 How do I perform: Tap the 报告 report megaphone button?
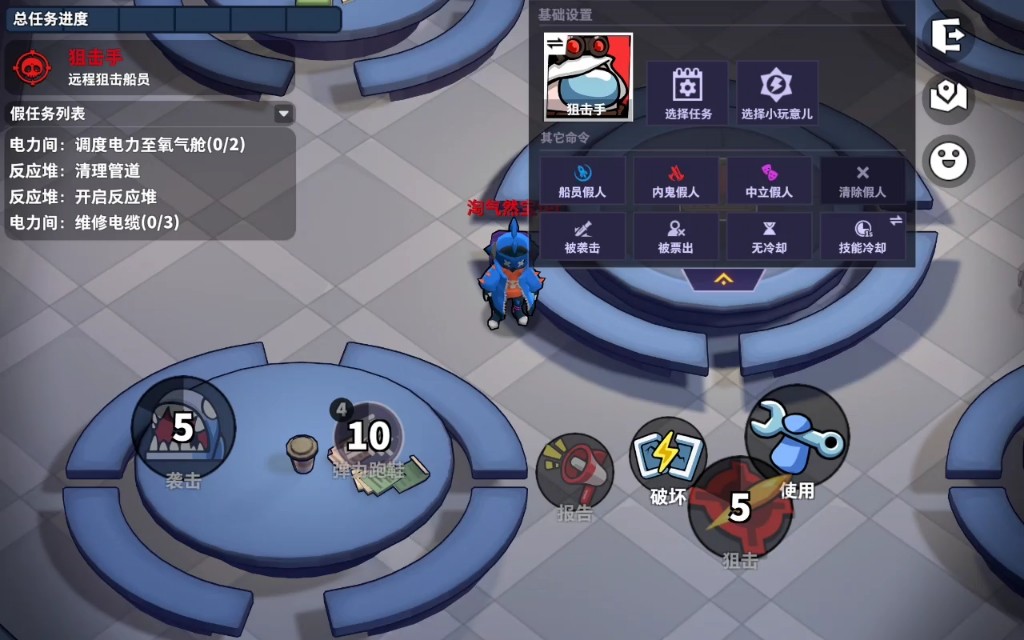click(575, 472)
